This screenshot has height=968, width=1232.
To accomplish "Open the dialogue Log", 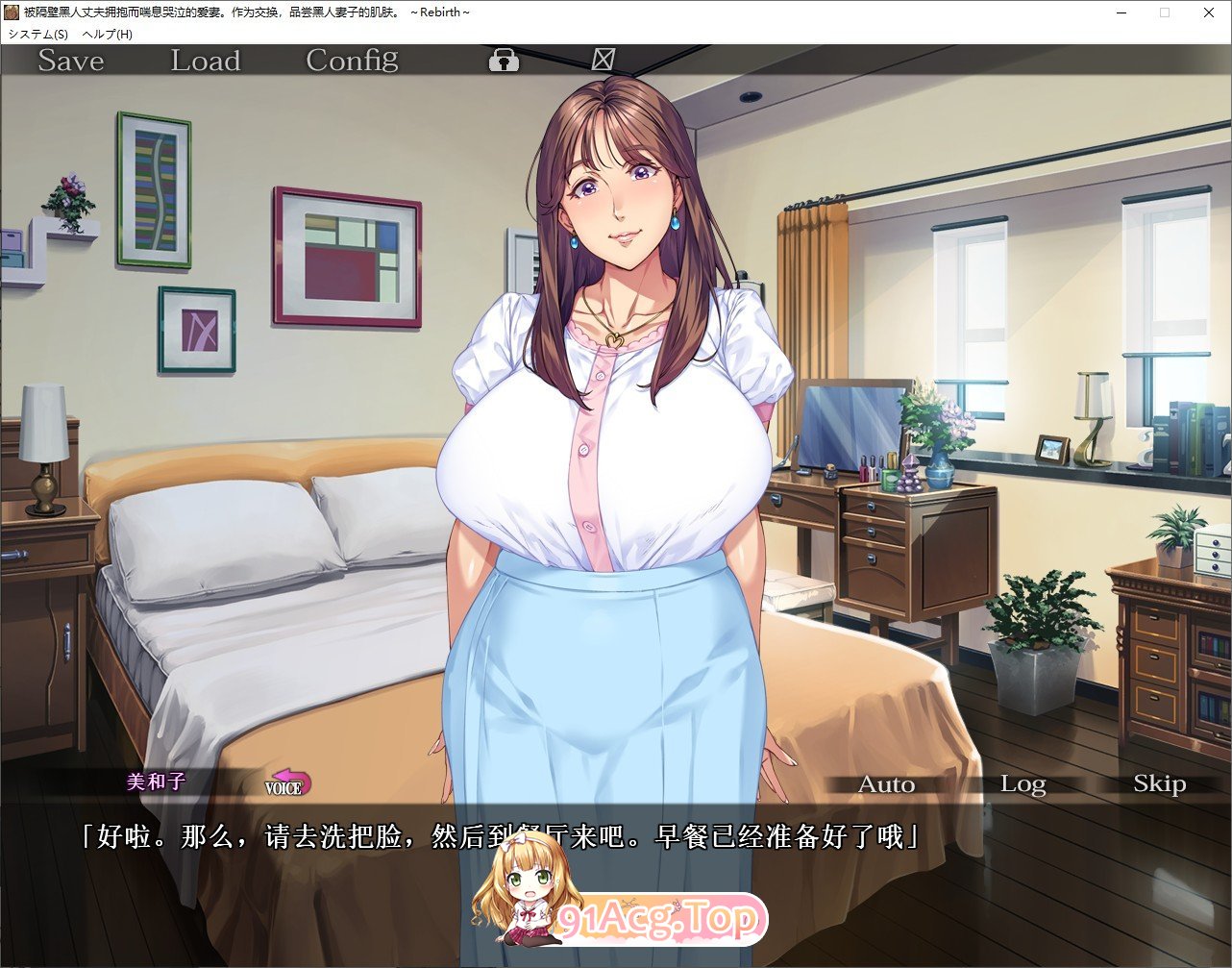I will [x=1023, y=784].
